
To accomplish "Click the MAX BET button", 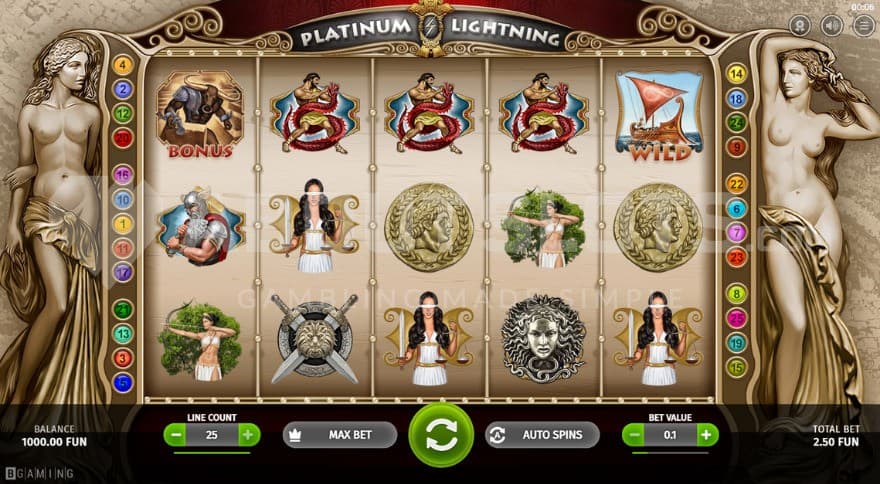I will [x=340, y=435].
